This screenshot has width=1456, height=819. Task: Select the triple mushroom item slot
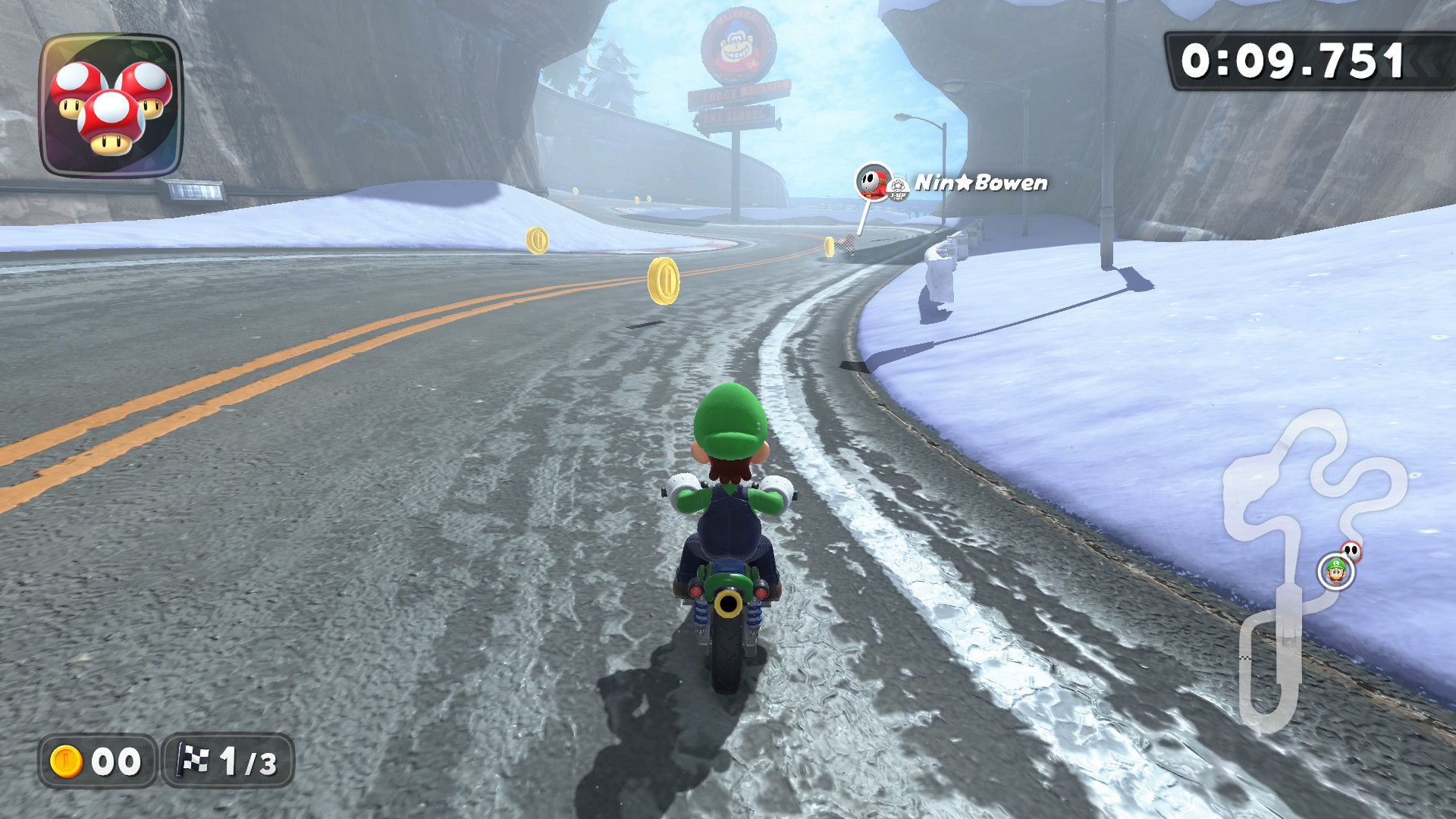[x=111, y=105]
